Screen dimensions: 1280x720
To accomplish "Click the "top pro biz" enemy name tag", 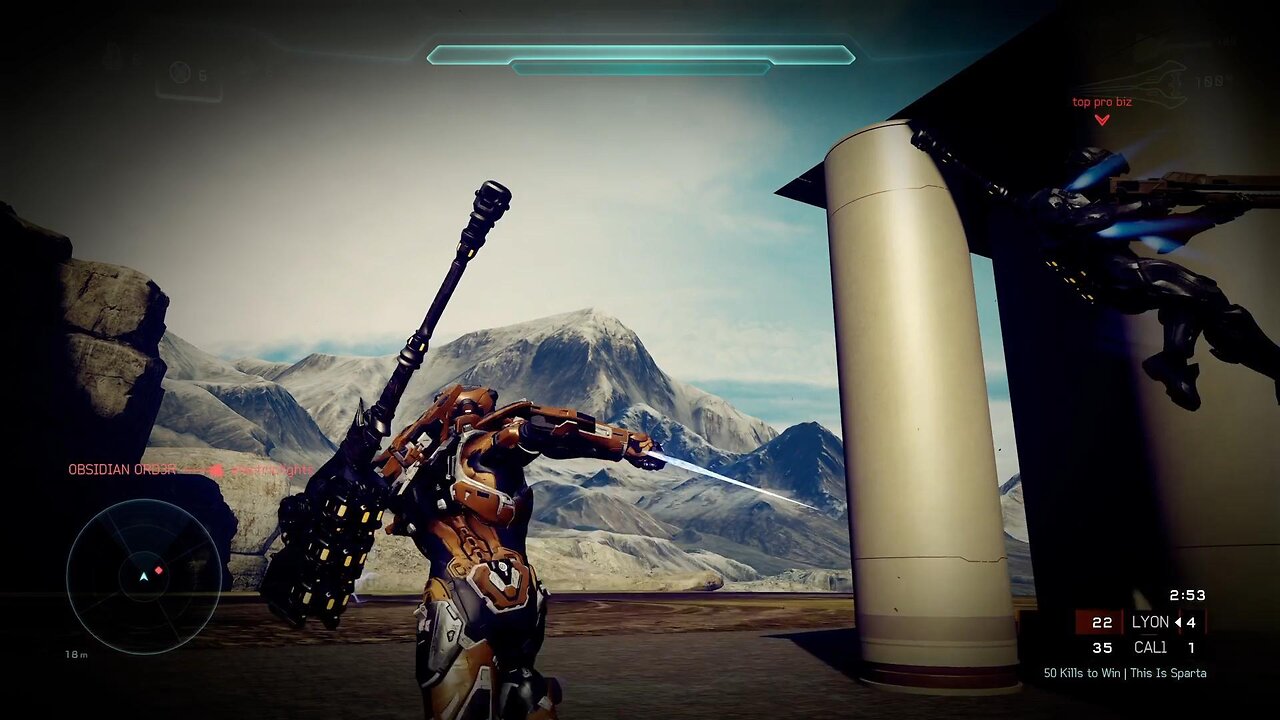I will coord(1101,102).
